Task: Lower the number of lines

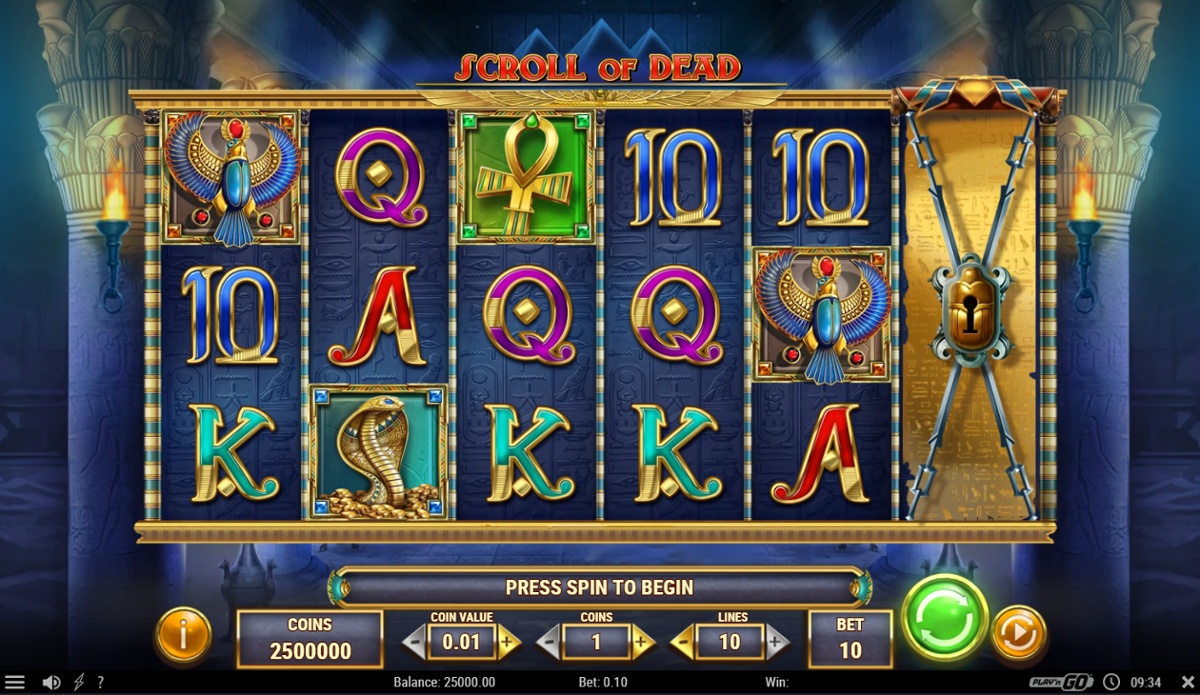Action: pos(682,642)
